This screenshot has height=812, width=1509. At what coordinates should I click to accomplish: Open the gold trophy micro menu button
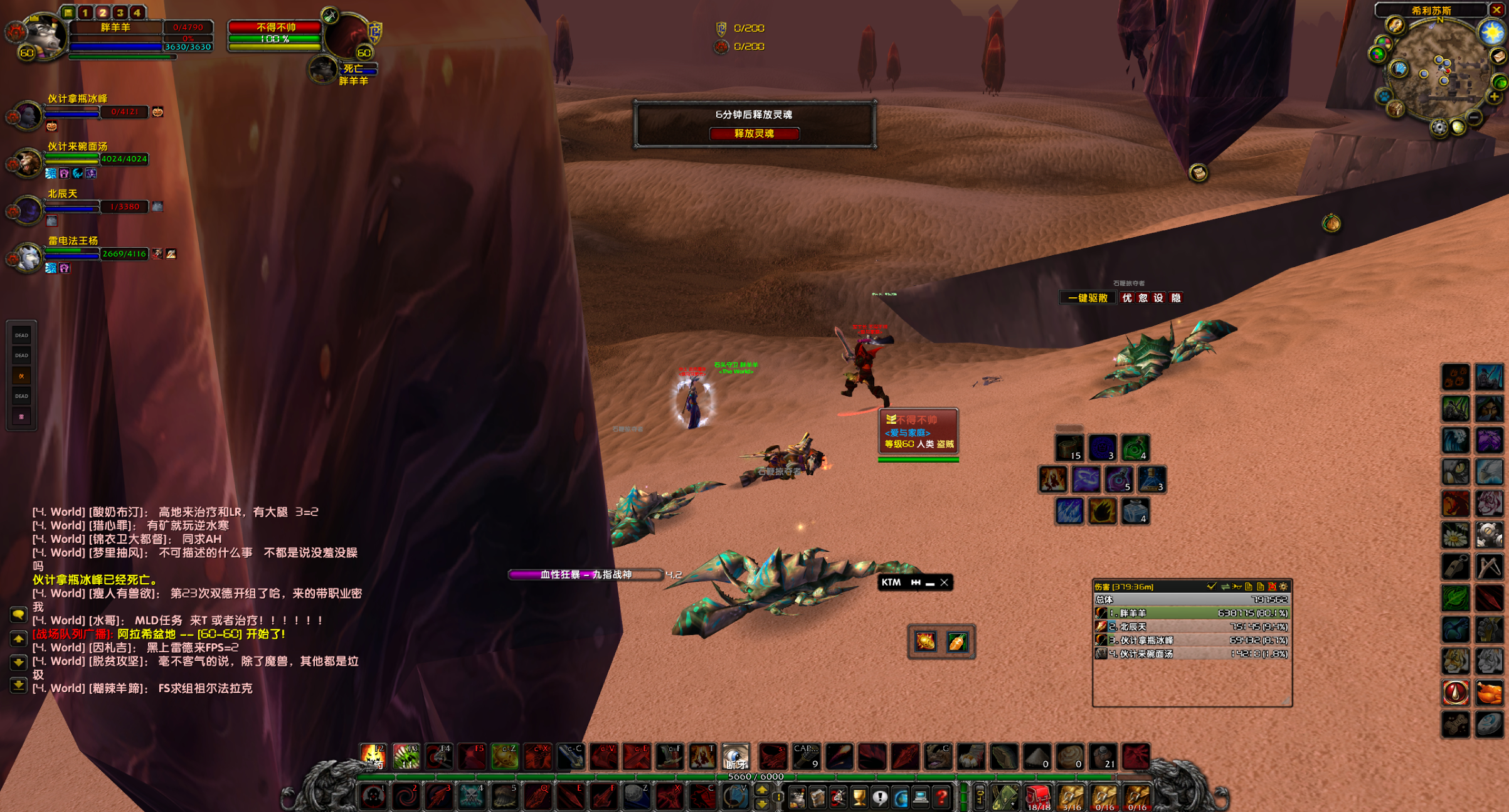tap(859, 798)
